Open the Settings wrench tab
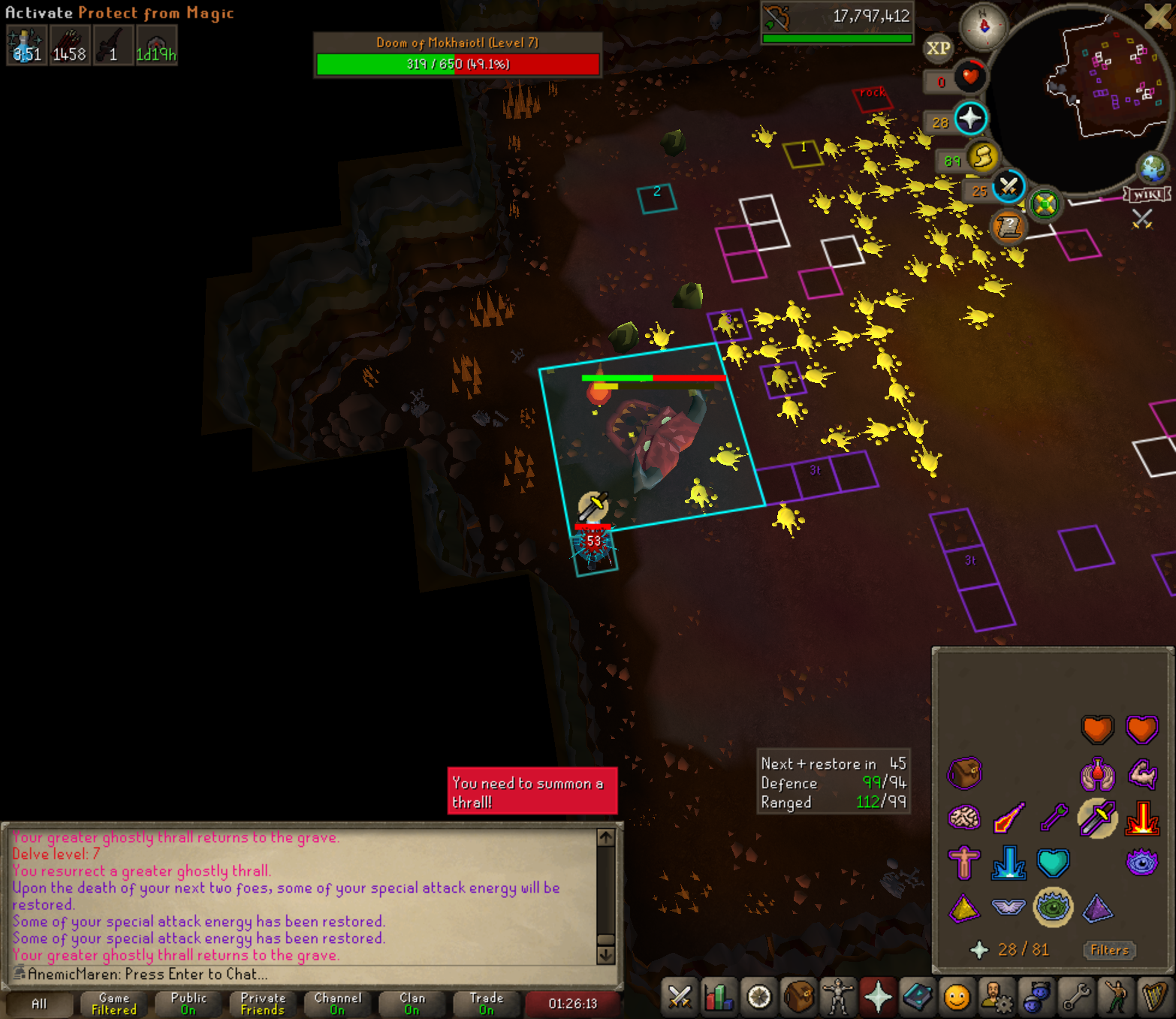 pos(1076,997)
